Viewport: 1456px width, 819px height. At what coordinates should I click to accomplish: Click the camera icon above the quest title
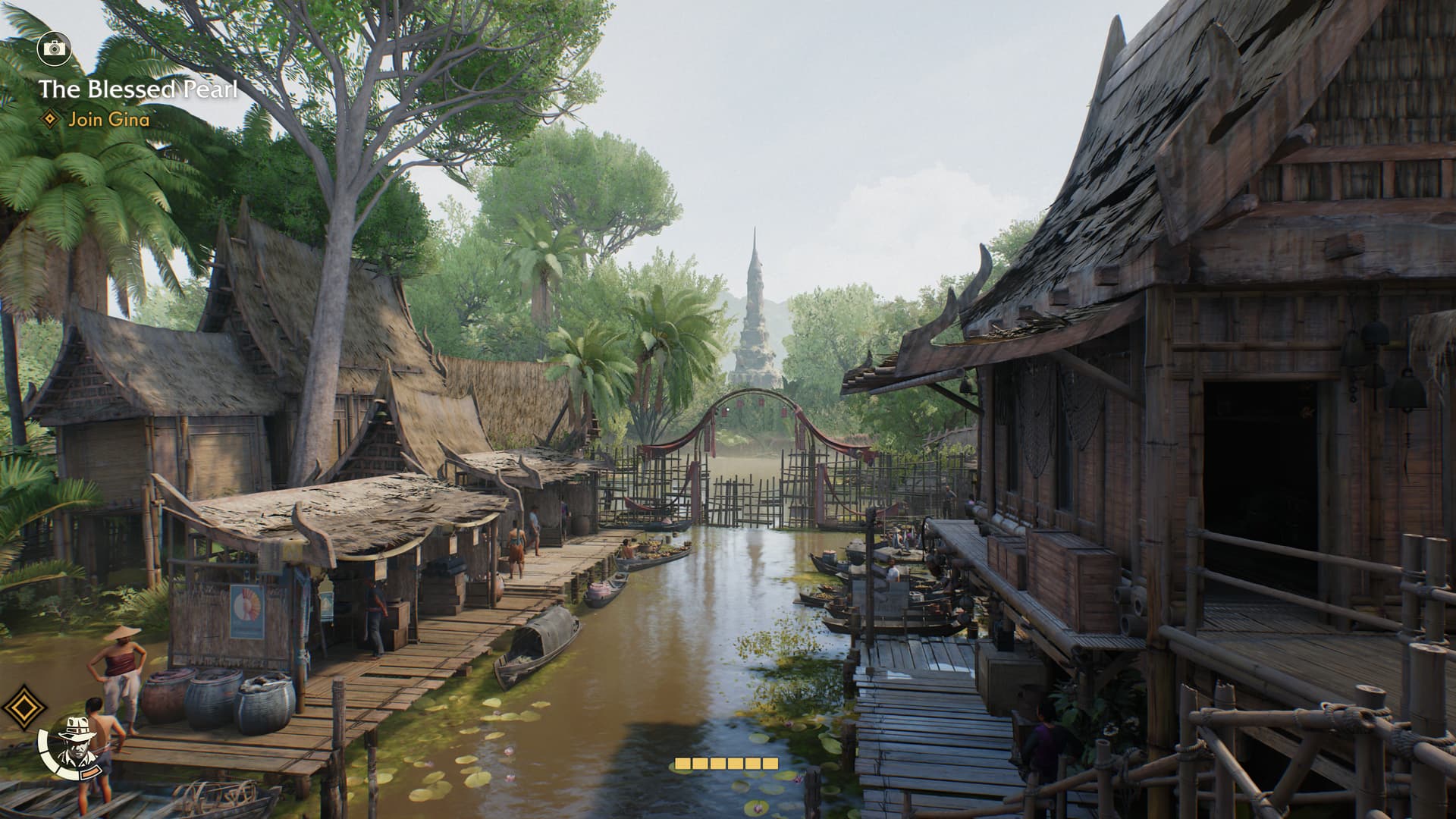click(54, 49)
